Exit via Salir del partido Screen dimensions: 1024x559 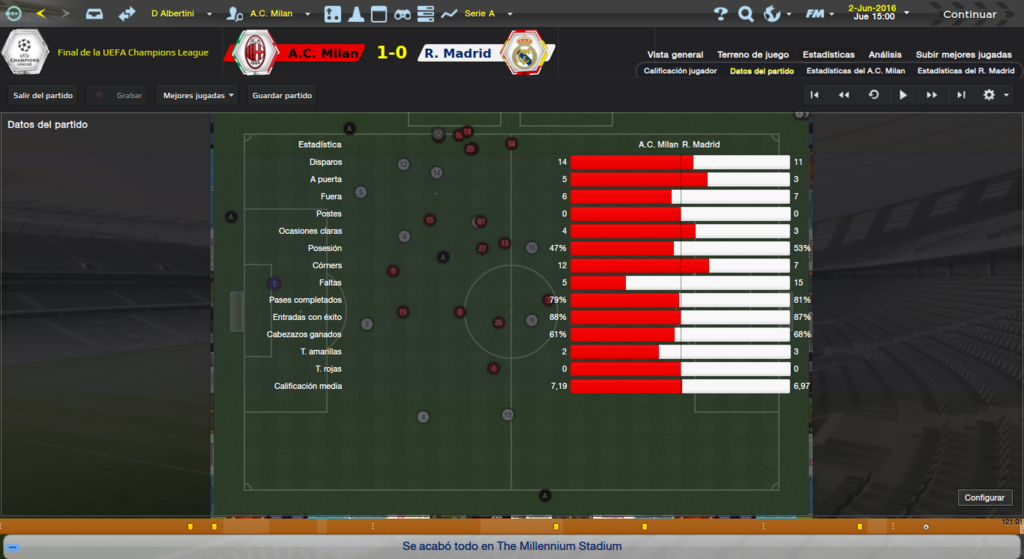pyautogui.click(x=43, y=95)
